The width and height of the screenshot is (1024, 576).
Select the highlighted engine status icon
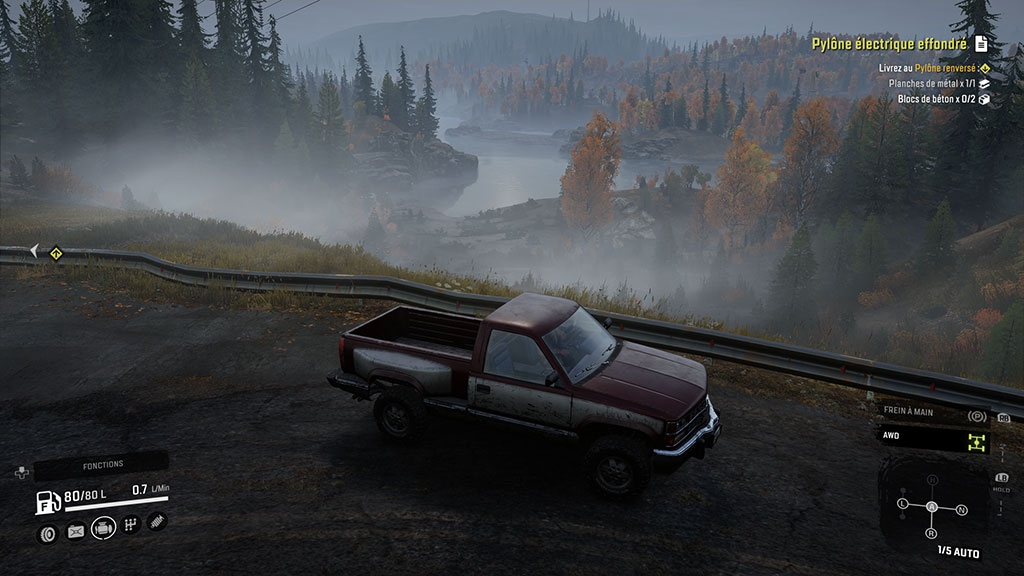pos(103,527)
